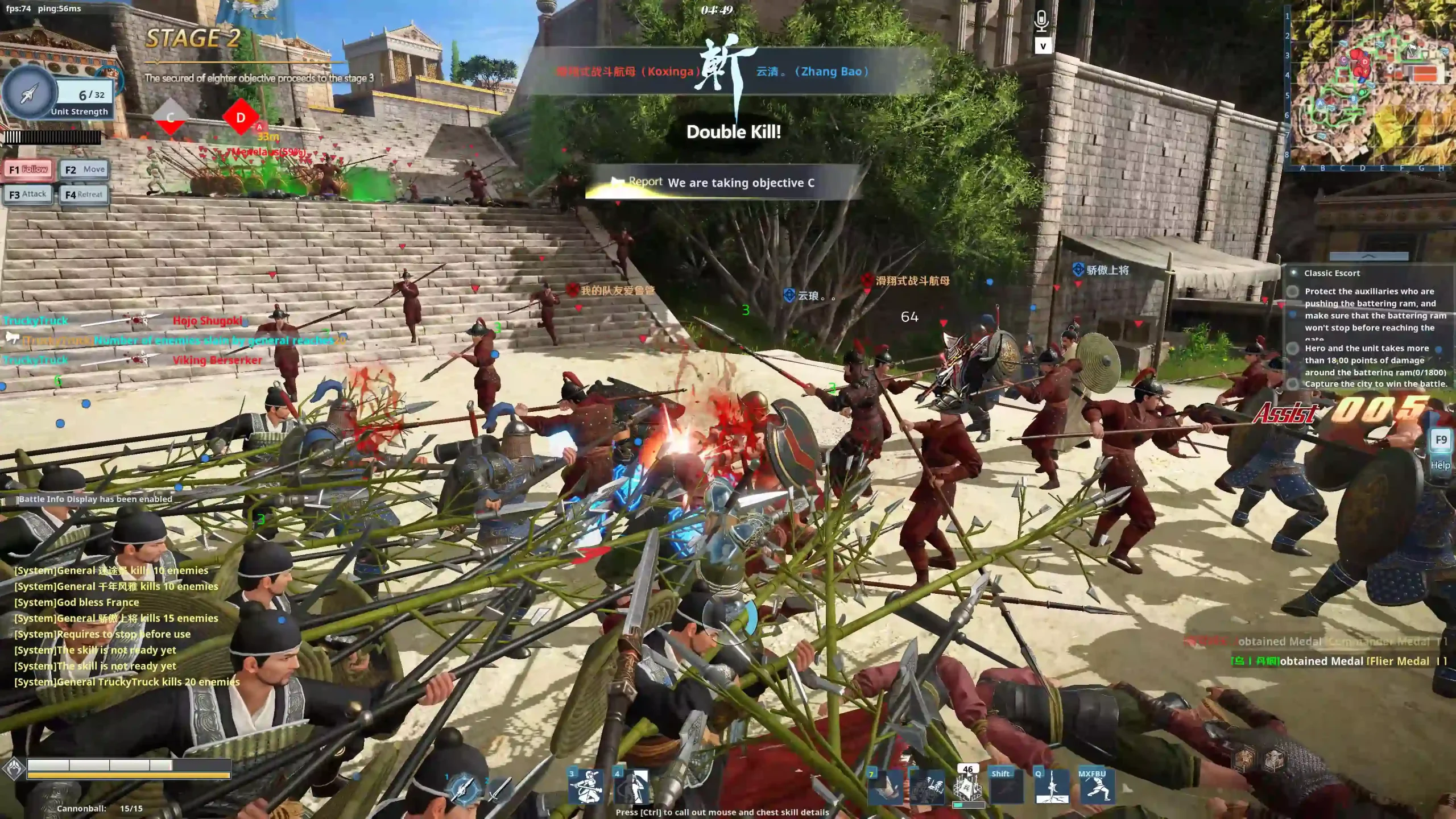The height and width of the screenshot is (819, 1456).
Task: Choose the Move unit command
Action: (x=84, y=169)
